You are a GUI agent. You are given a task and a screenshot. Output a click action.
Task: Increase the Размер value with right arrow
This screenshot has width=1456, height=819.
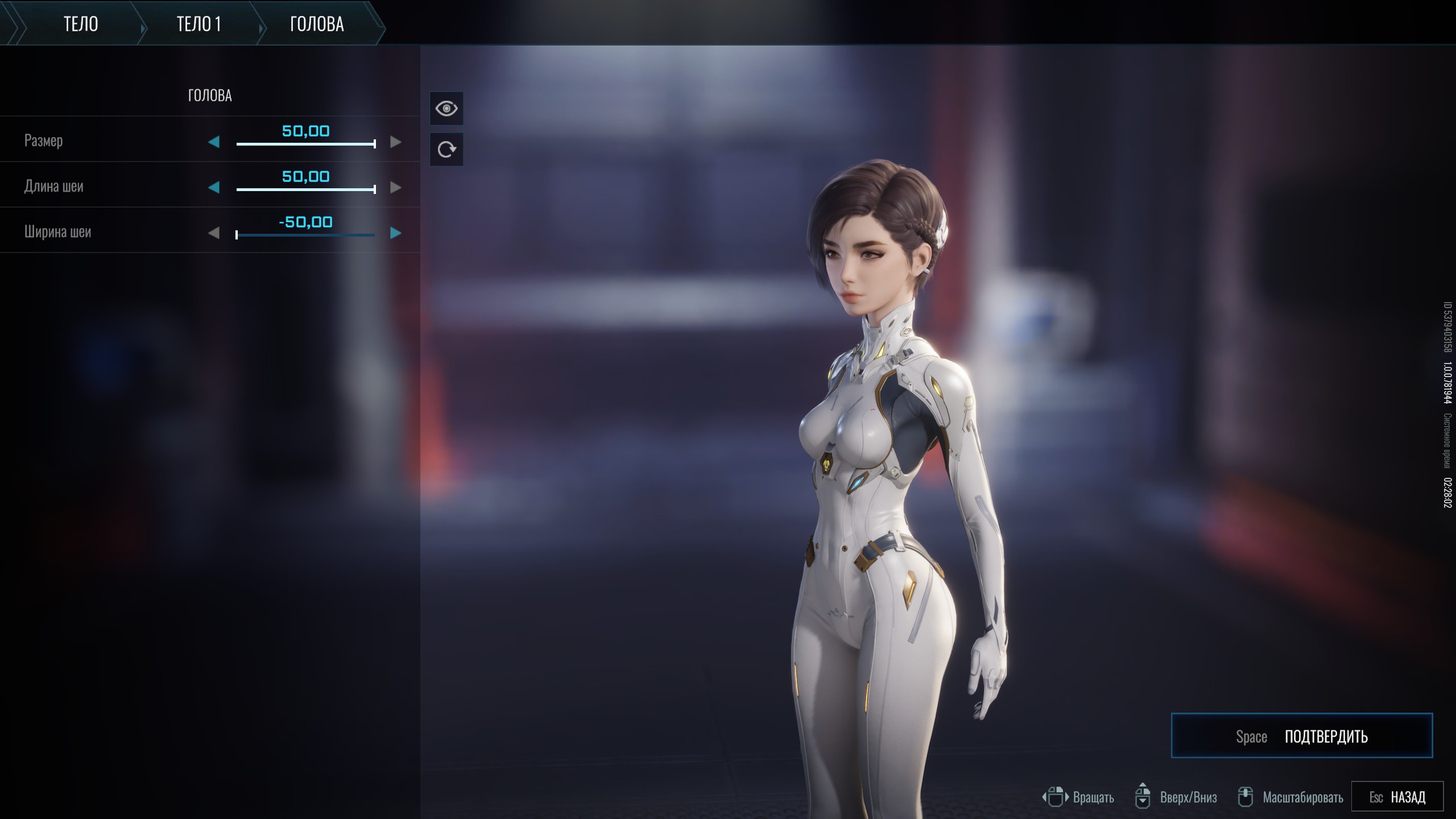pyautogui.click(x=396, y=142)
